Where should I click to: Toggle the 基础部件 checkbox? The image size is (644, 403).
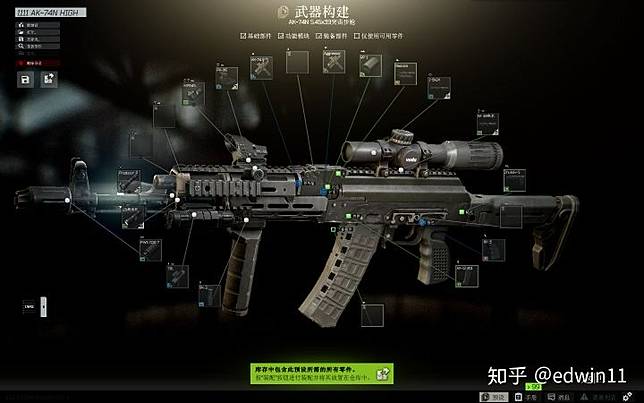pyautogui.click(x=242, y=36)
